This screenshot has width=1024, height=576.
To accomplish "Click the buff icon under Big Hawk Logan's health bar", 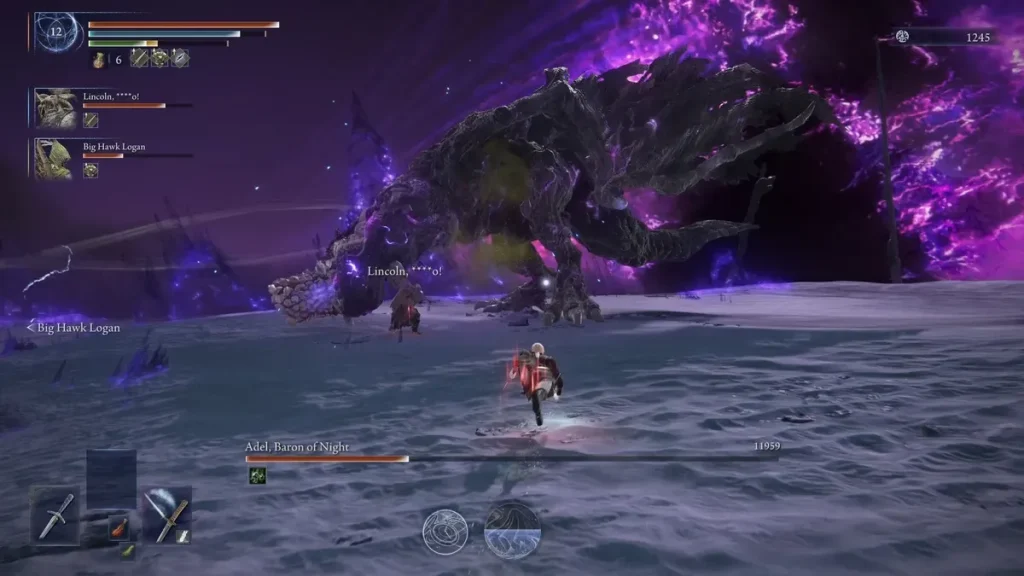I will click(91, 170).
